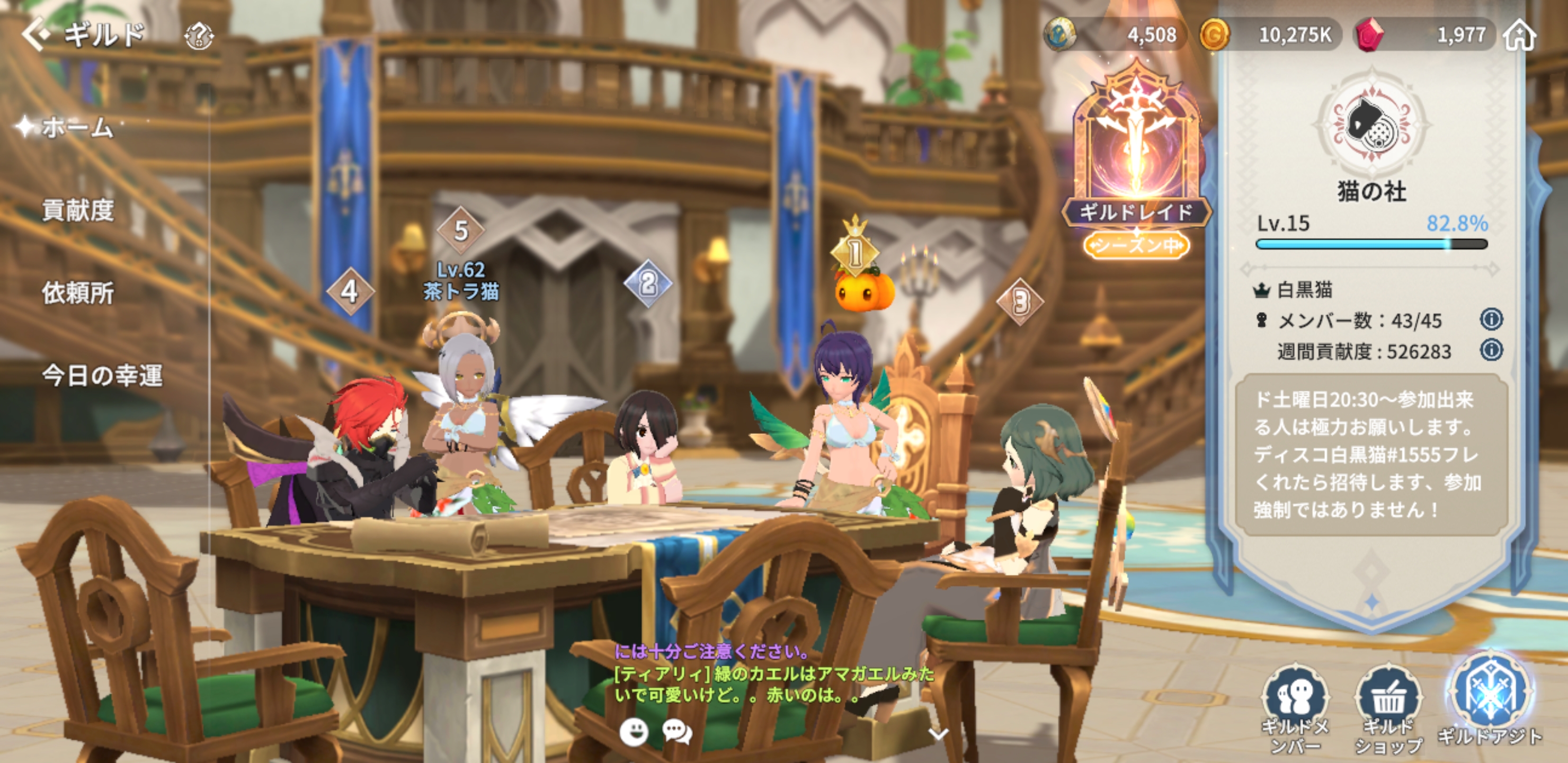The height and width of the screenshot is (763, 1568).
Task: Expand chat with the down arrow
Action: point(938,733)
